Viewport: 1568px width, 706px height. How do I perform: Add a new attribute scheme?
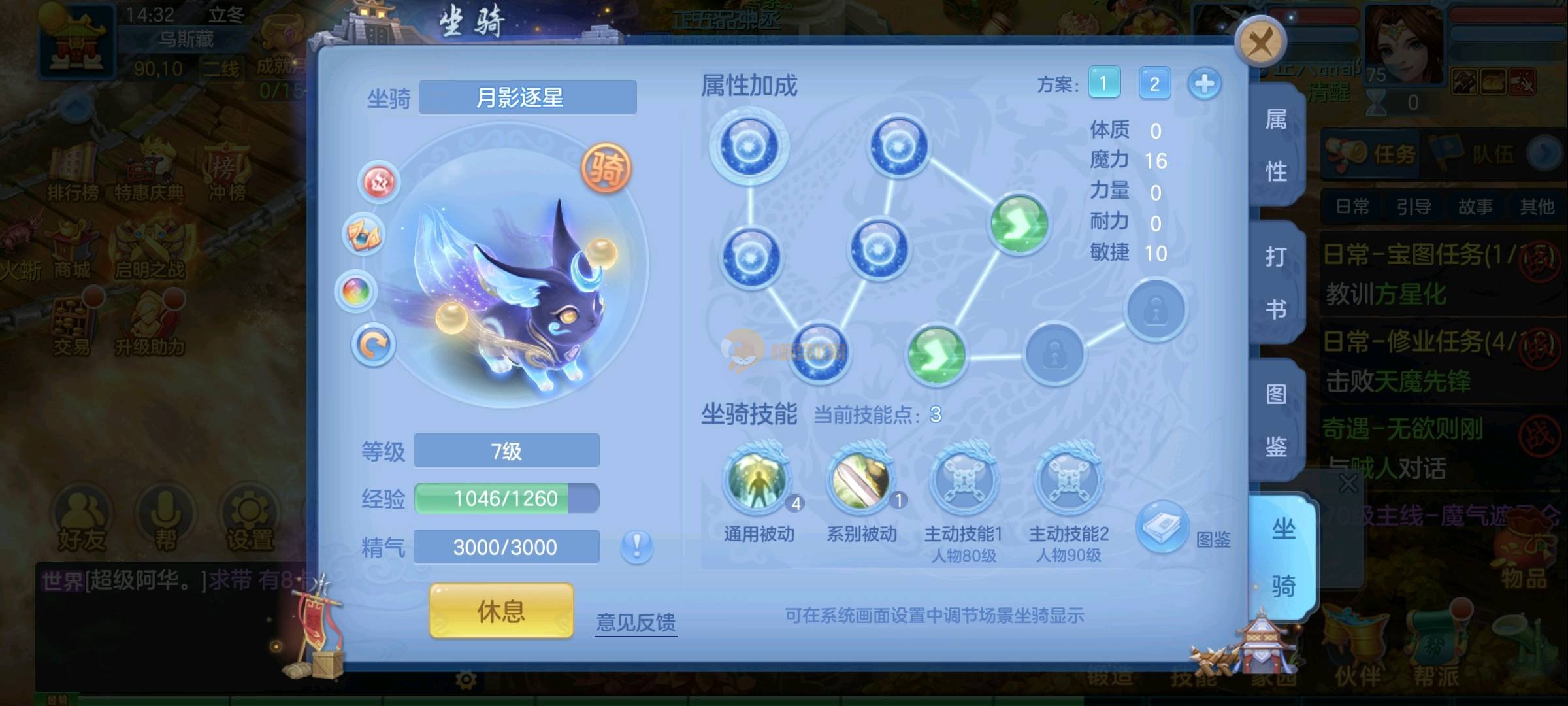coord(1204,84)
